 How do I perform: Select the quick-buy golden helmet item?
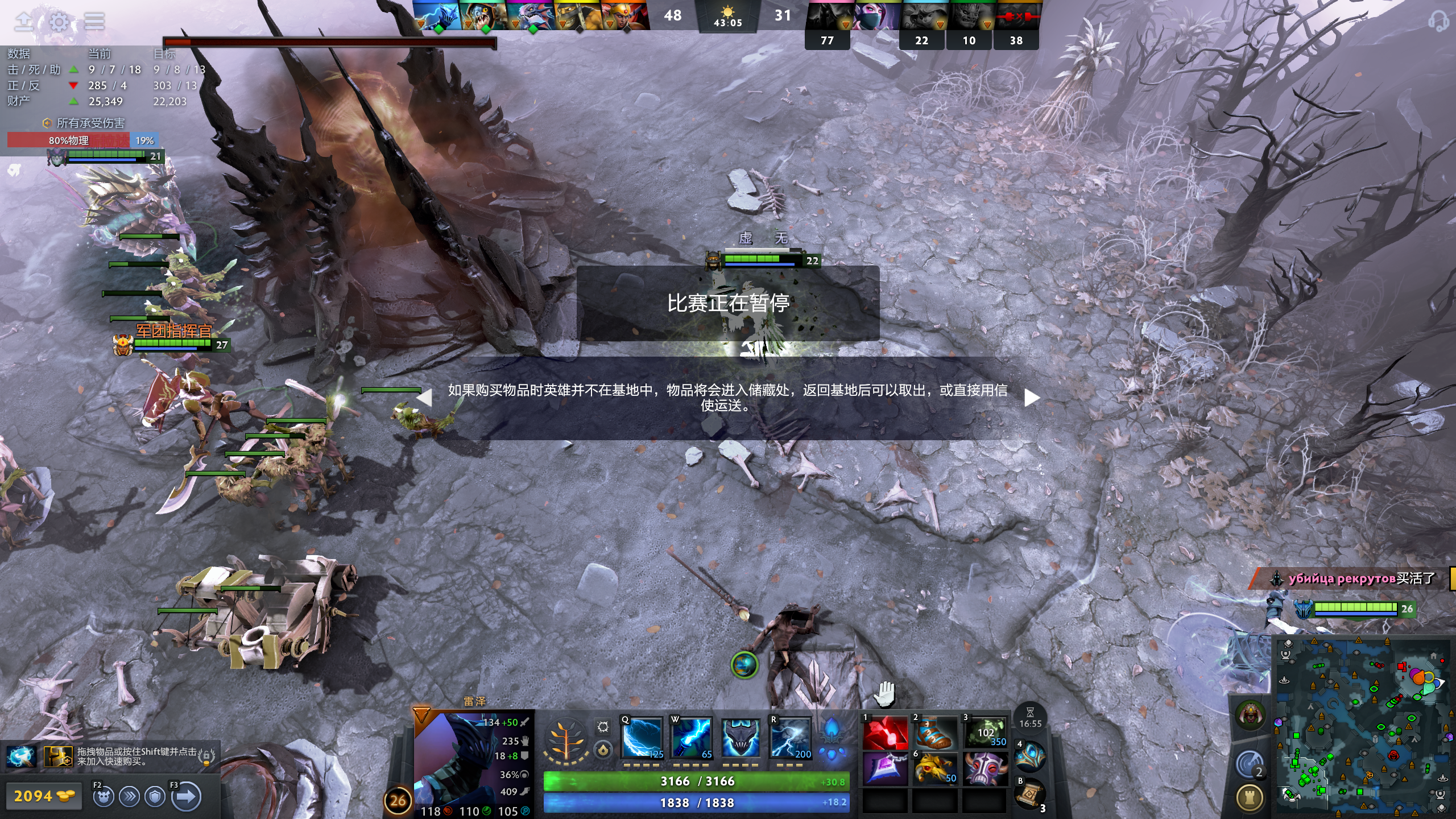[58, 756]
